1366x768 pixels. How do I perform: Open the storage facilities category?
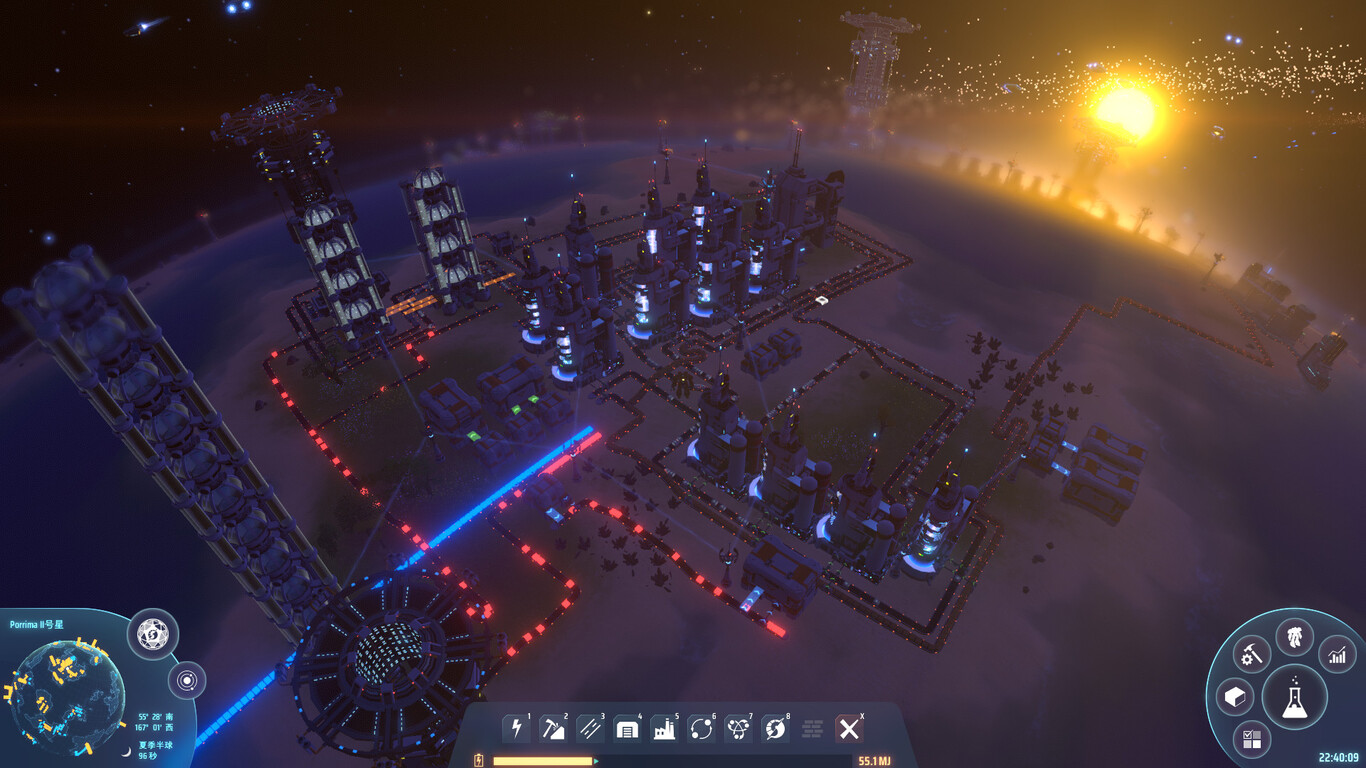click(627, 730)
